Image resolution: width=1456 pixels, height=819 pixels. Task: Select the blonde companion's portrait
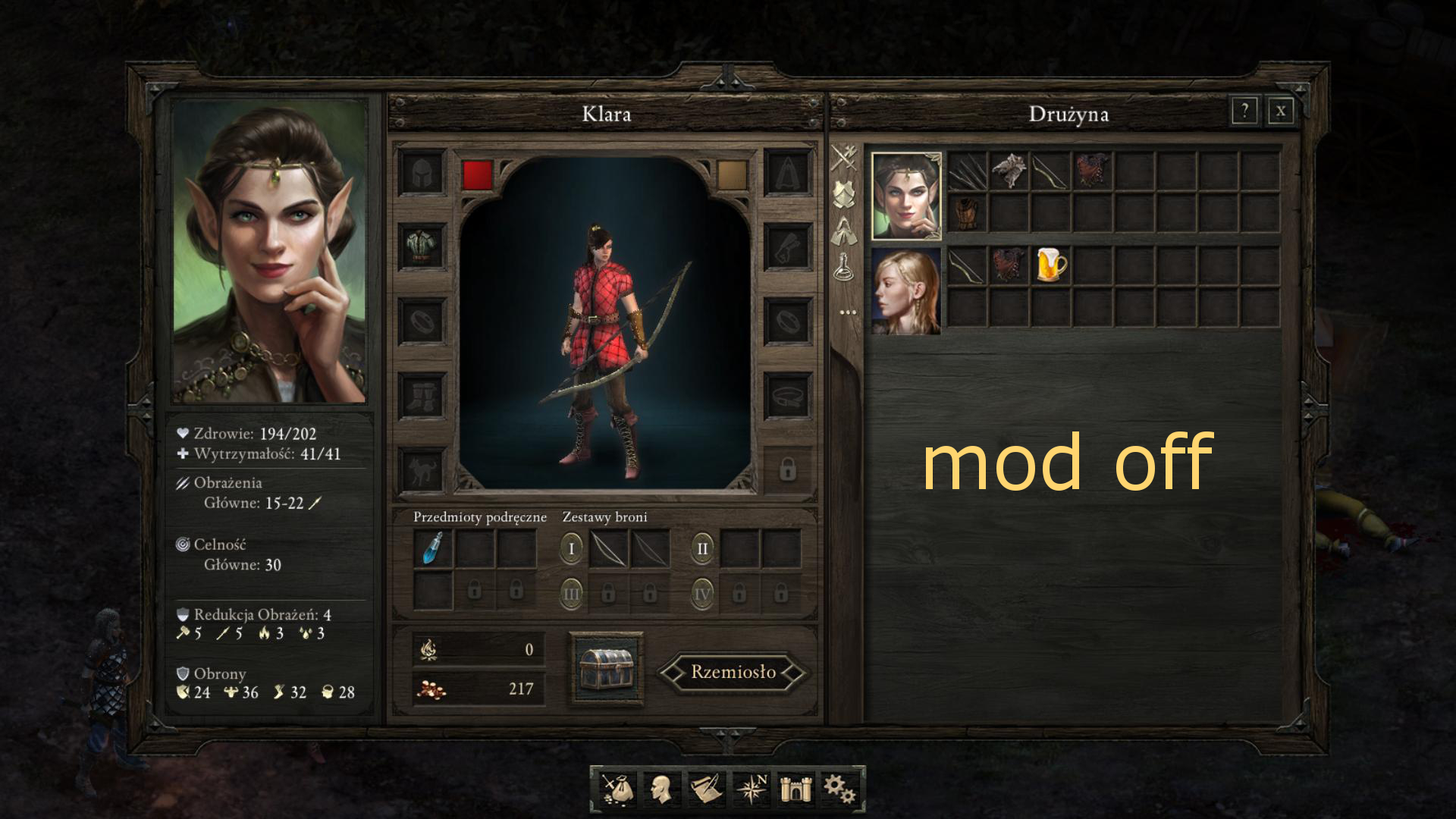coord(906,291)
